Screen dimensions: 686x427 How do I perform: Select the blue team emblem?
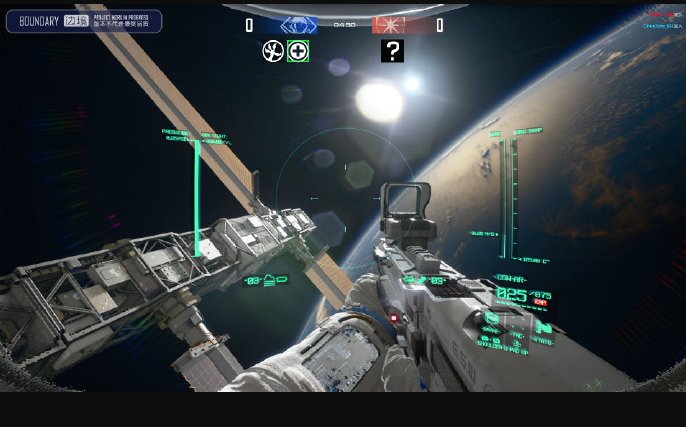point(298,25)
